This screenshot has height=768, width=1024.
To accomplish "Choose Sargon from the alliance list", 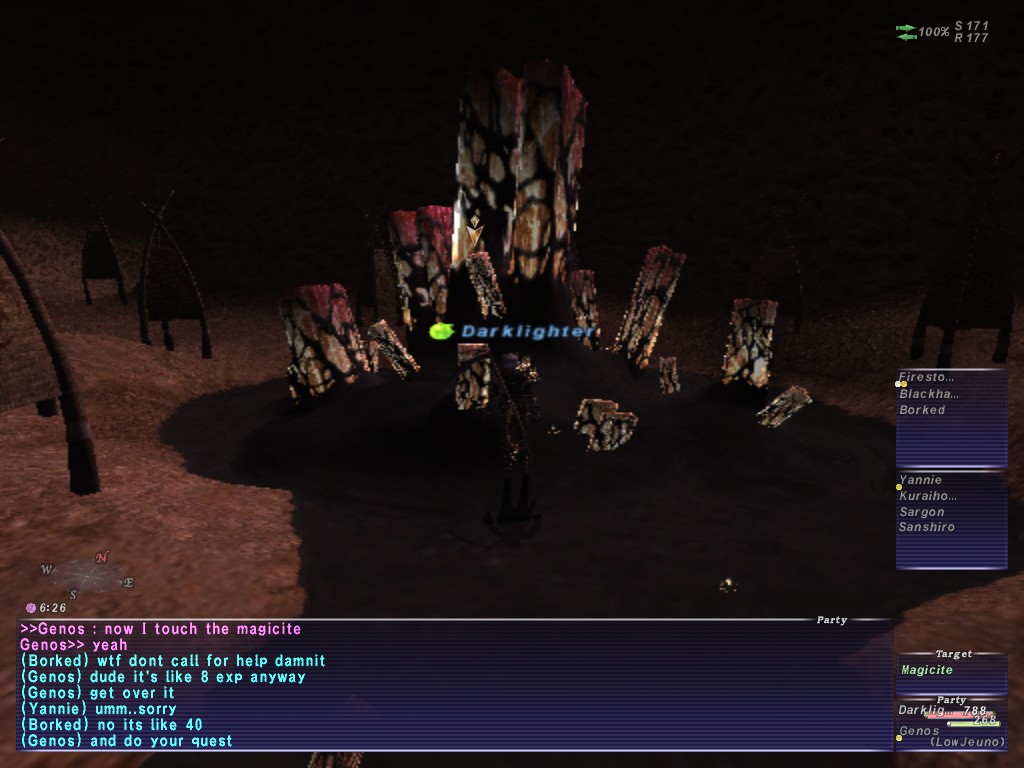I will pyautogui.click(x=921, y=512).
